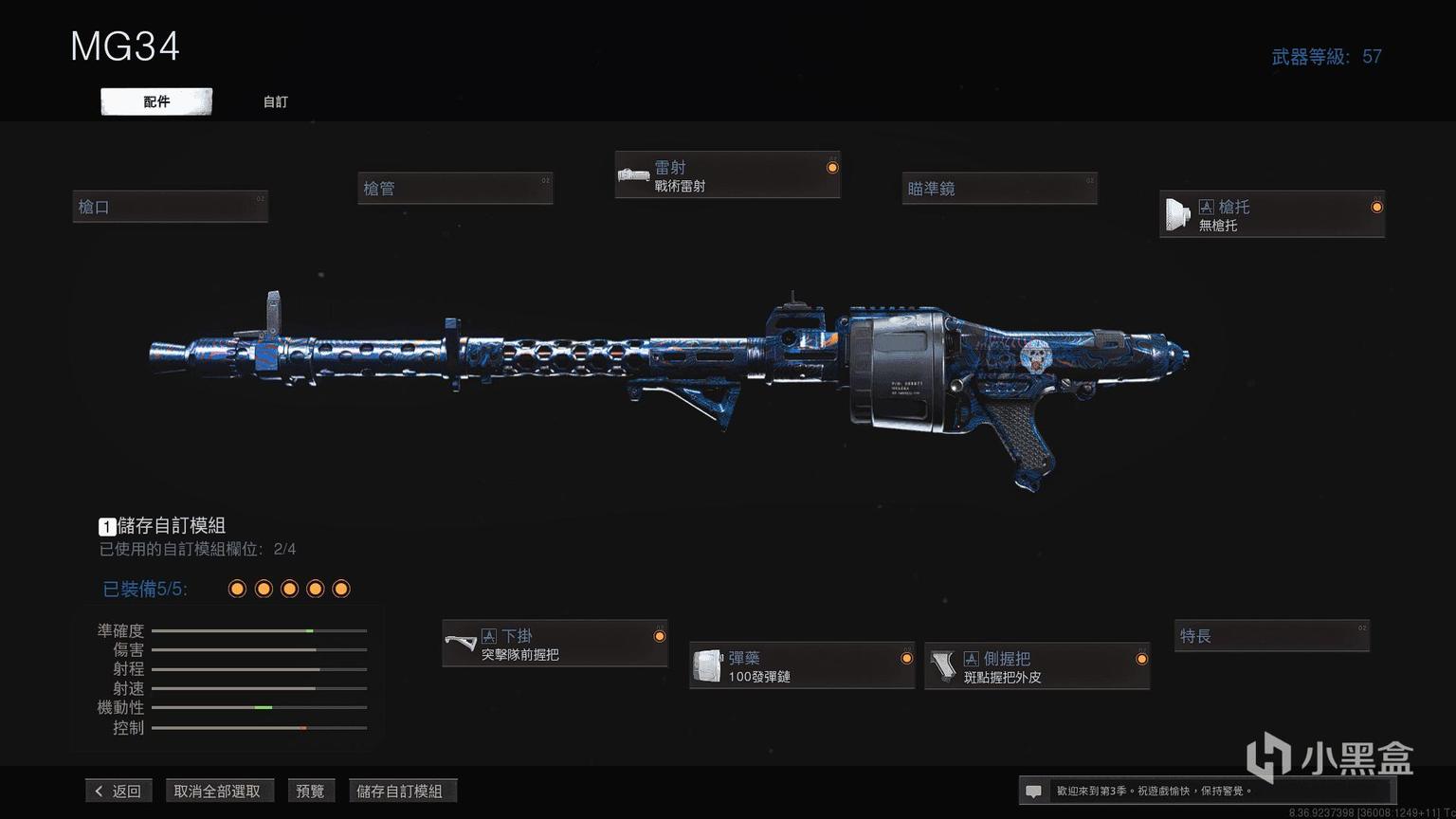Open the 槍托 no-stock slot

pos(1271,214)
